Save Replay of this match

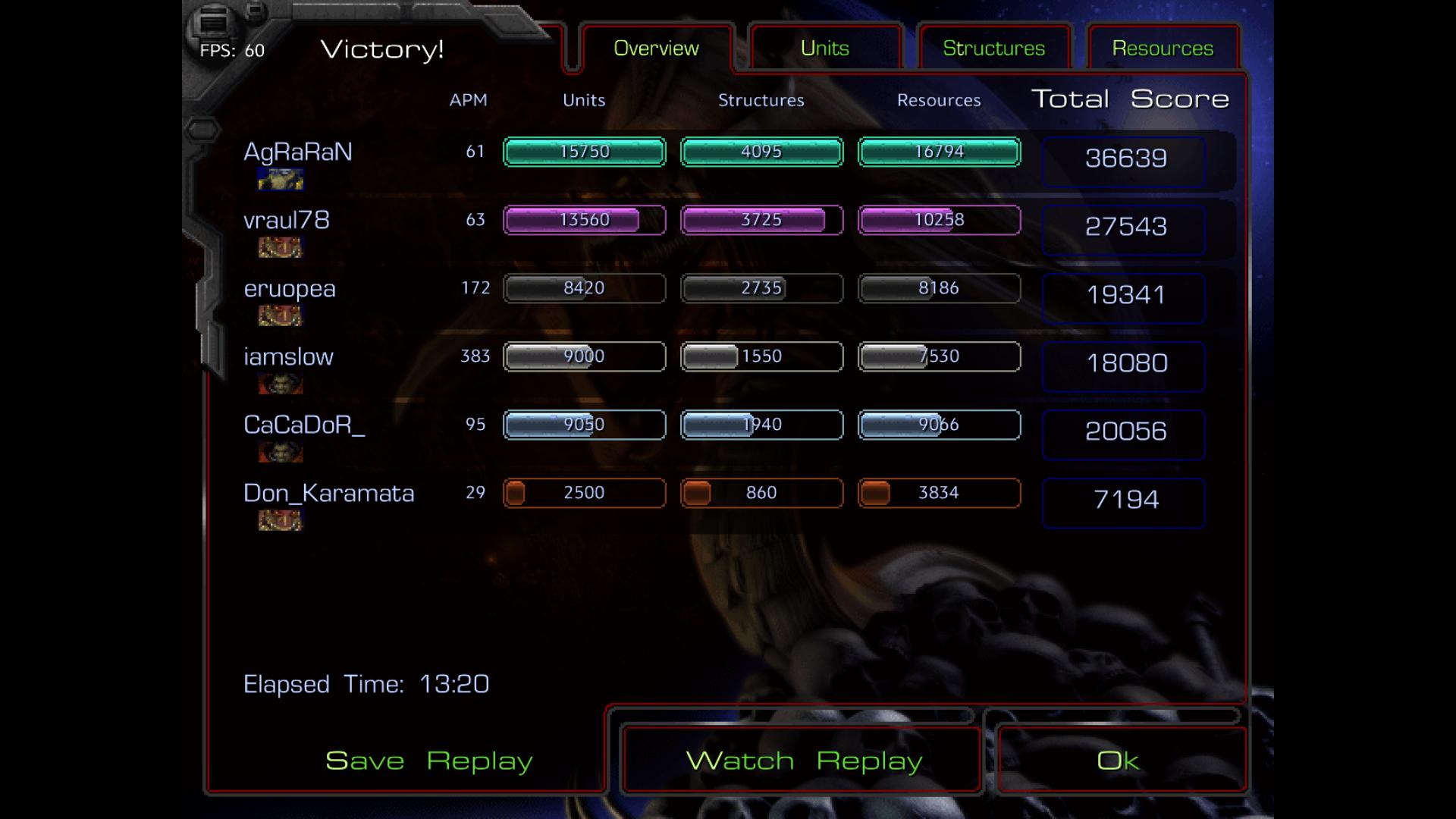(x=428, y=761)
